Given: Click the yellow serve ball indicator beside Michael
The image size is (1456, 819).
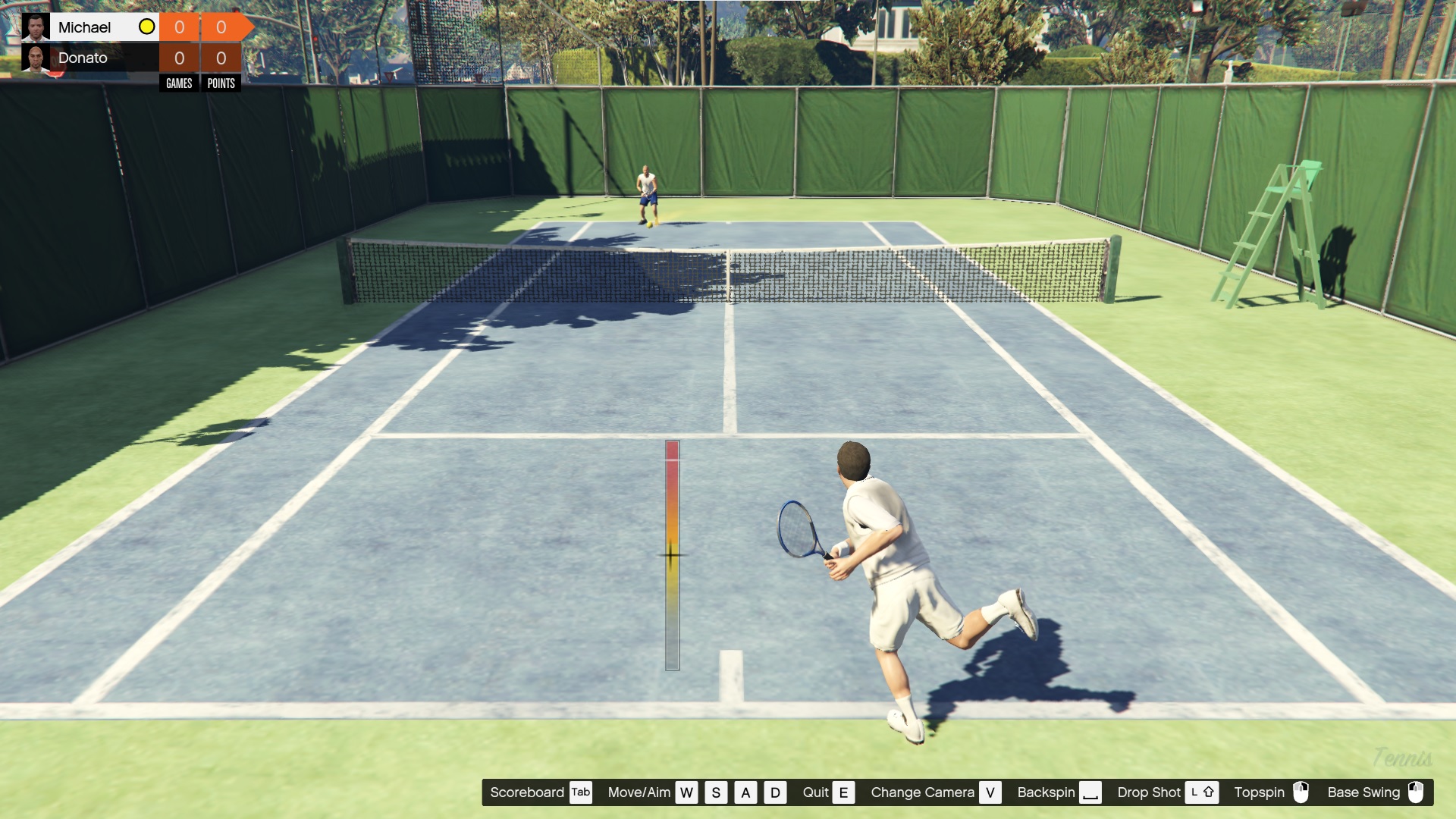Looking at the screenshot, I should click(146, 27).
